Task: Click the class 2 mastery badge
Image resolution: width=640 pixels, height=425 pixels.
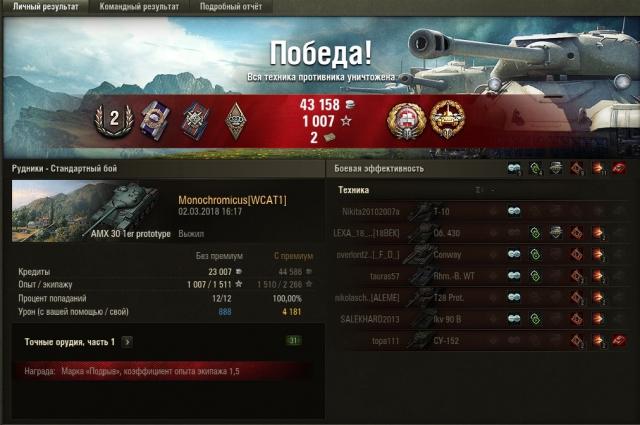Action: pos(114,118)
